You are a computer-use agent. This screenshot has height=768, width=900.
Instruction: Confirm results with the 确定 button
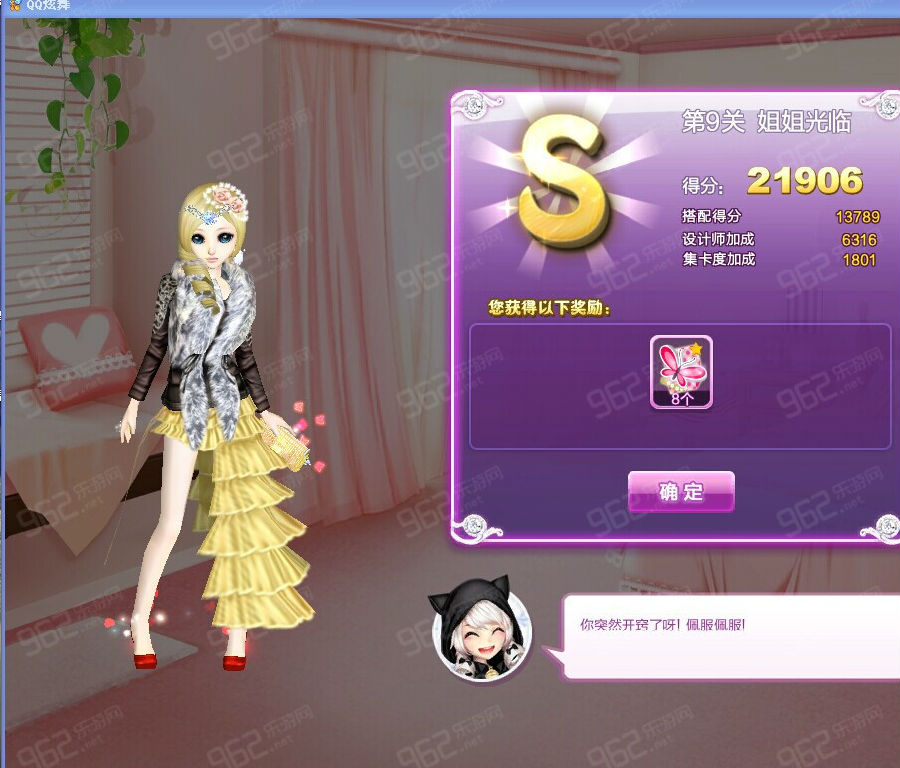click(x=681, y=491)
